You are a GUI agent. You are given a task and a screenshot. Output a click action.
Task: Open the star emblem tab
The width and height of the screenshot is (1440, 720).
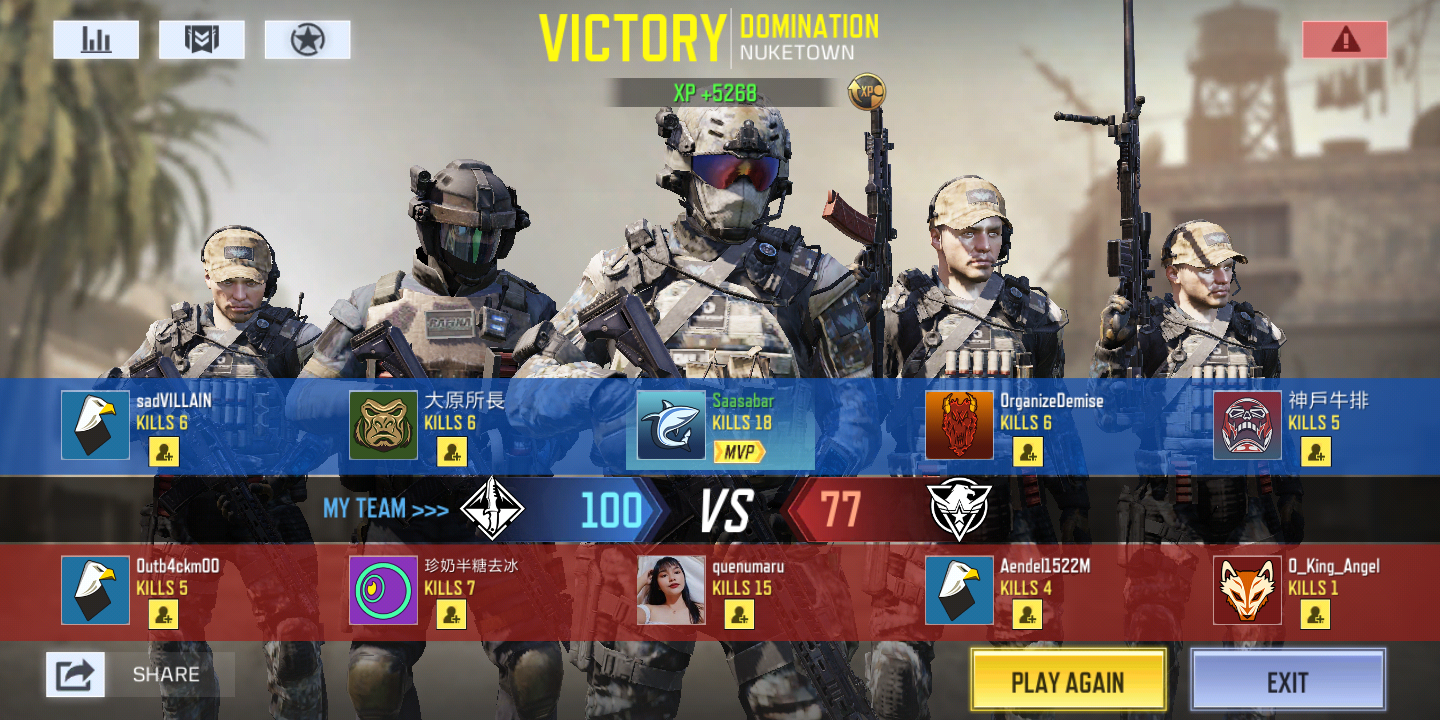[x=307, y=40]
